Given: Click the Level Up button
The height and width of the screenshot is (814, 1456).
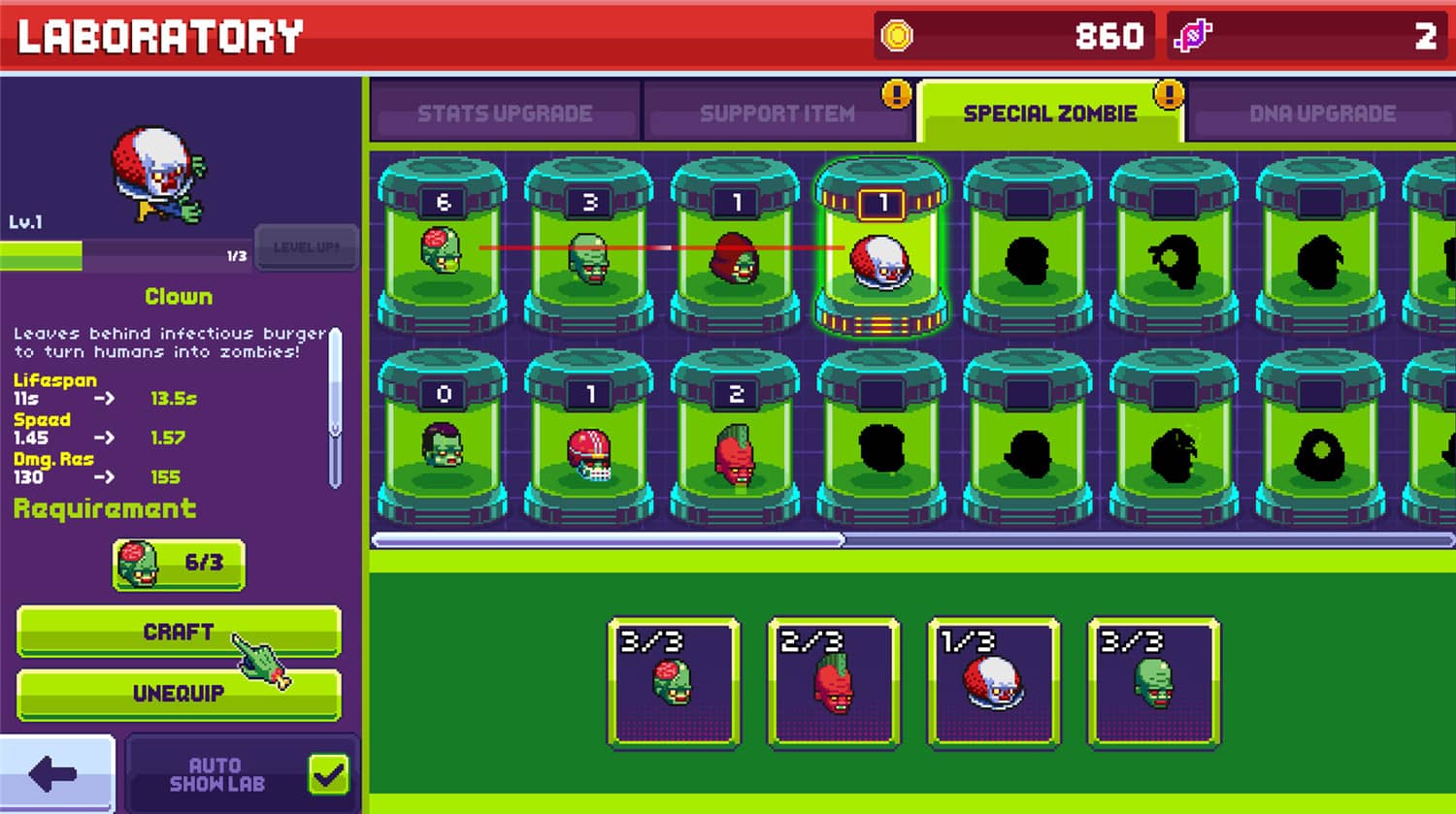Looking at the screenshot, I should pos(305,247).
